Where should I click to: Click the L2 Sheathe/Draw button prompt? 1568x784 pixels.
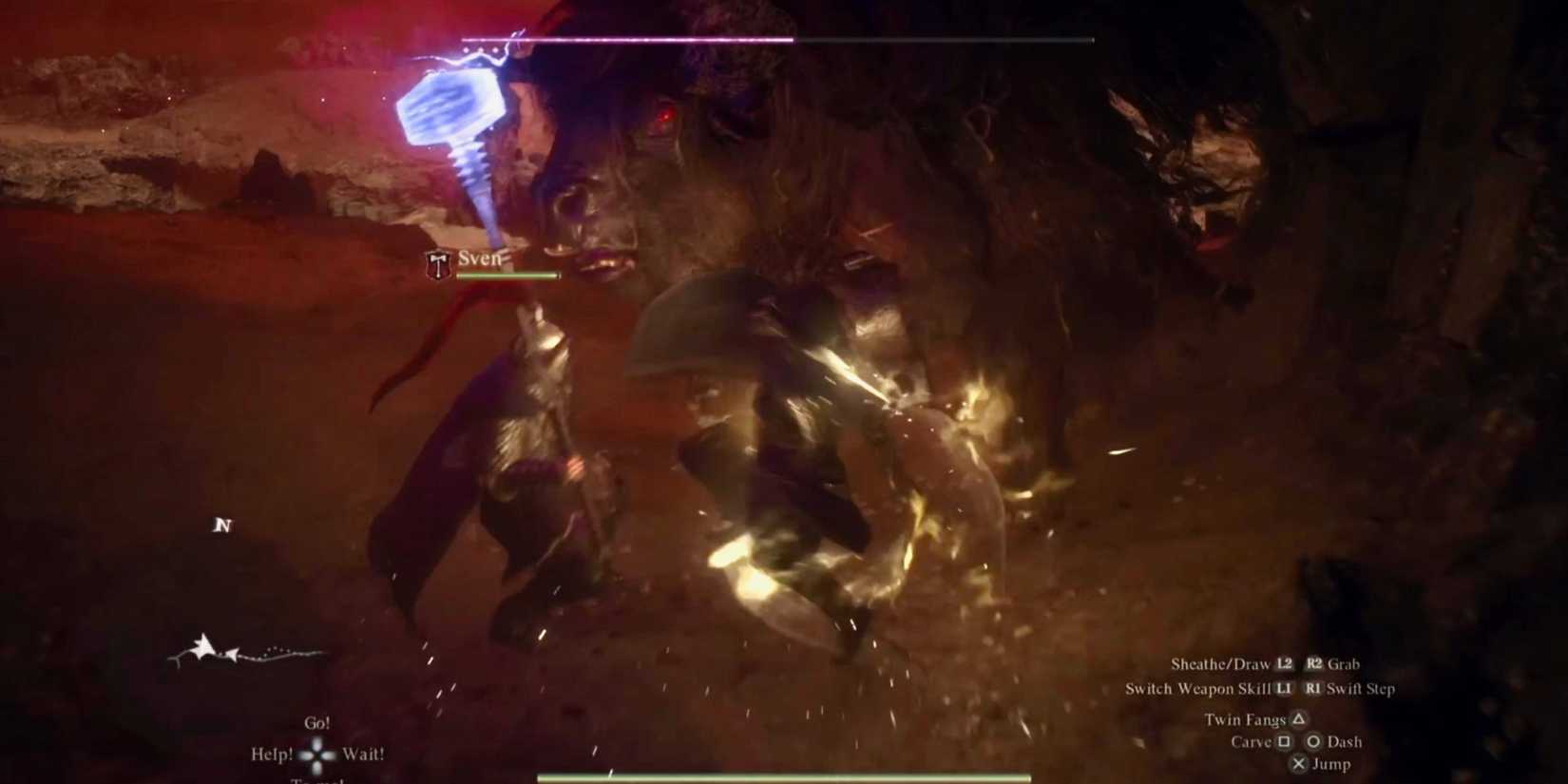[x=1284, y=664]
